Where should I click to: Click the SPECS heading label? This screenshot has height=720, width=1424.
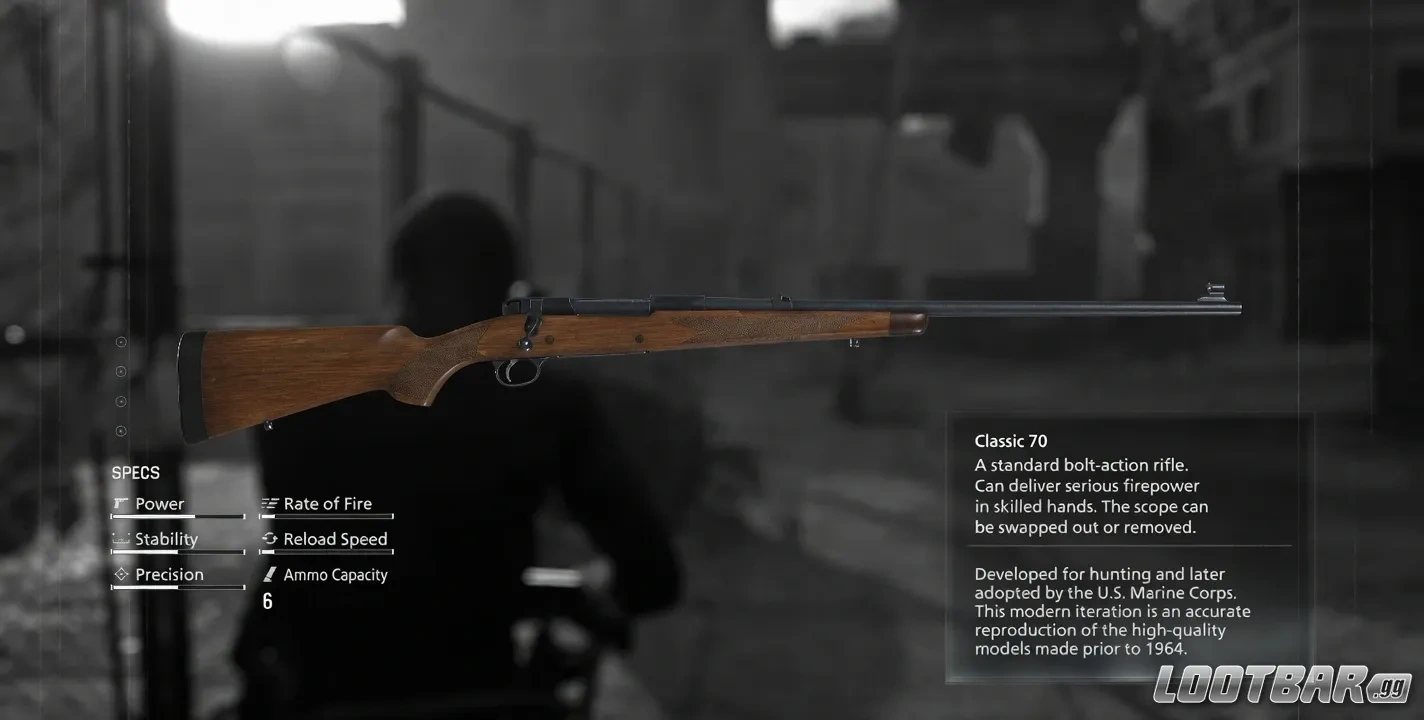click(136, 472)
